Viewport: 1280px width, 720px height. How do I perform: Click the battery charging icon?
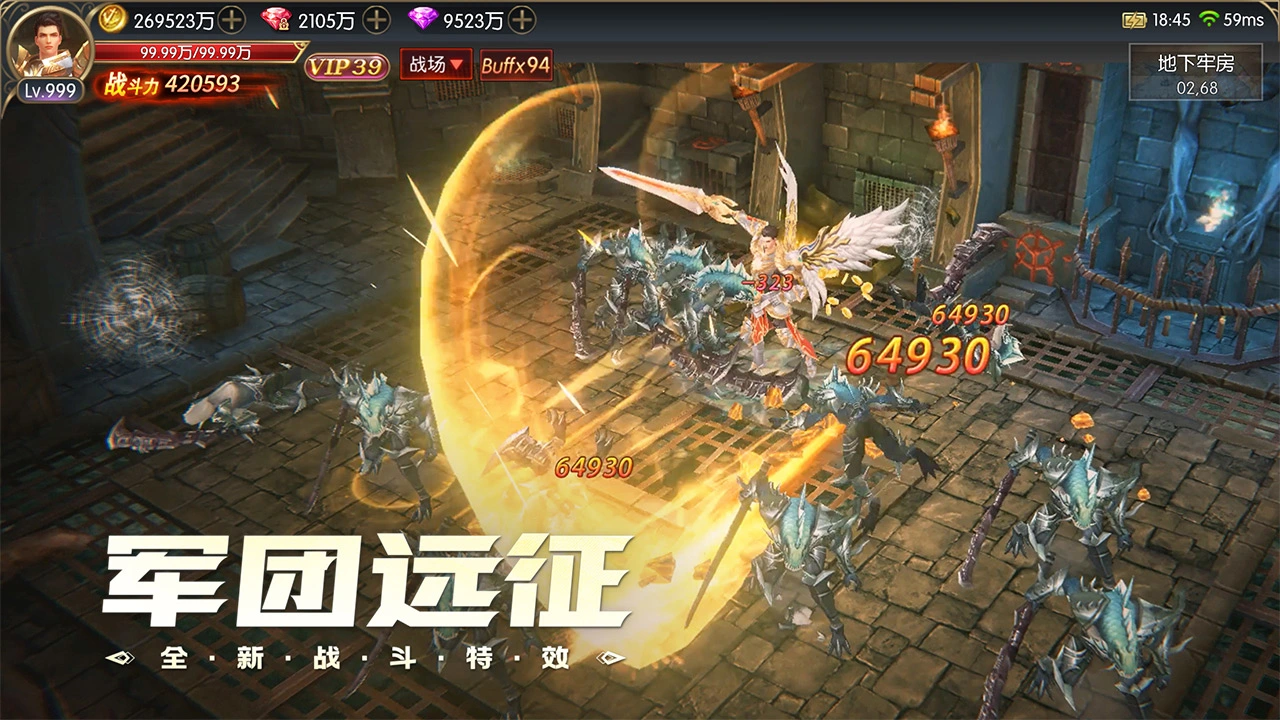(x=1134, y=17)
